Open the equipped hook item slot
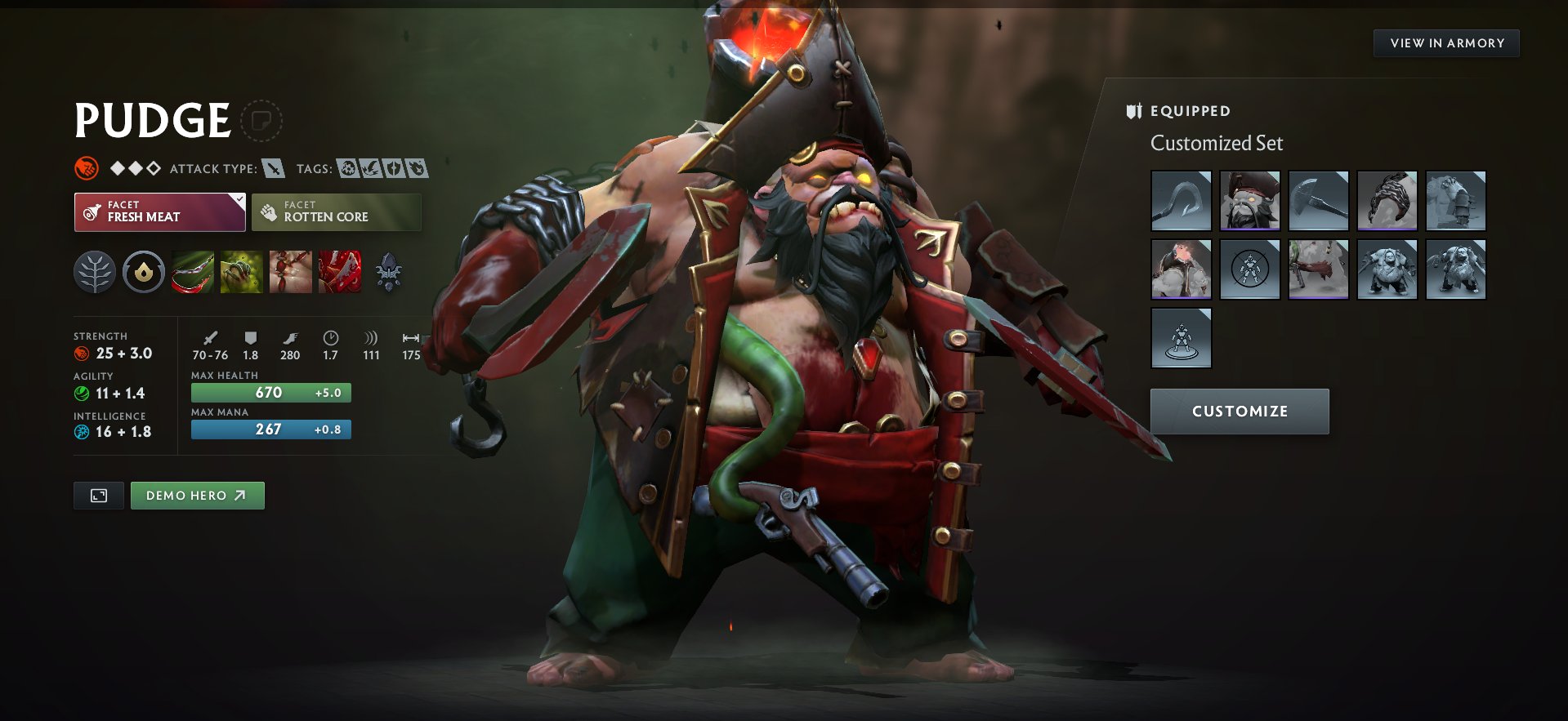The width and height of the screenshot is (1568, 721). (x=1180, y=201)
